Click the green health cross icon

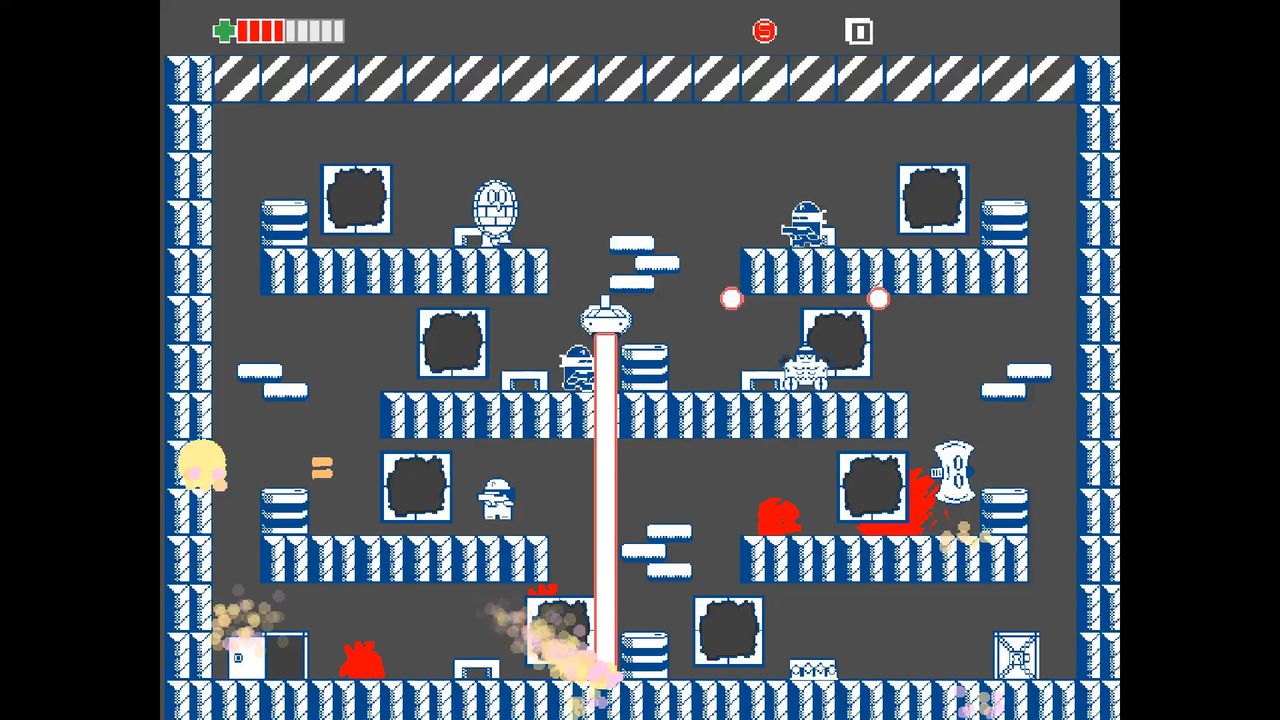(x=225, y=31)
